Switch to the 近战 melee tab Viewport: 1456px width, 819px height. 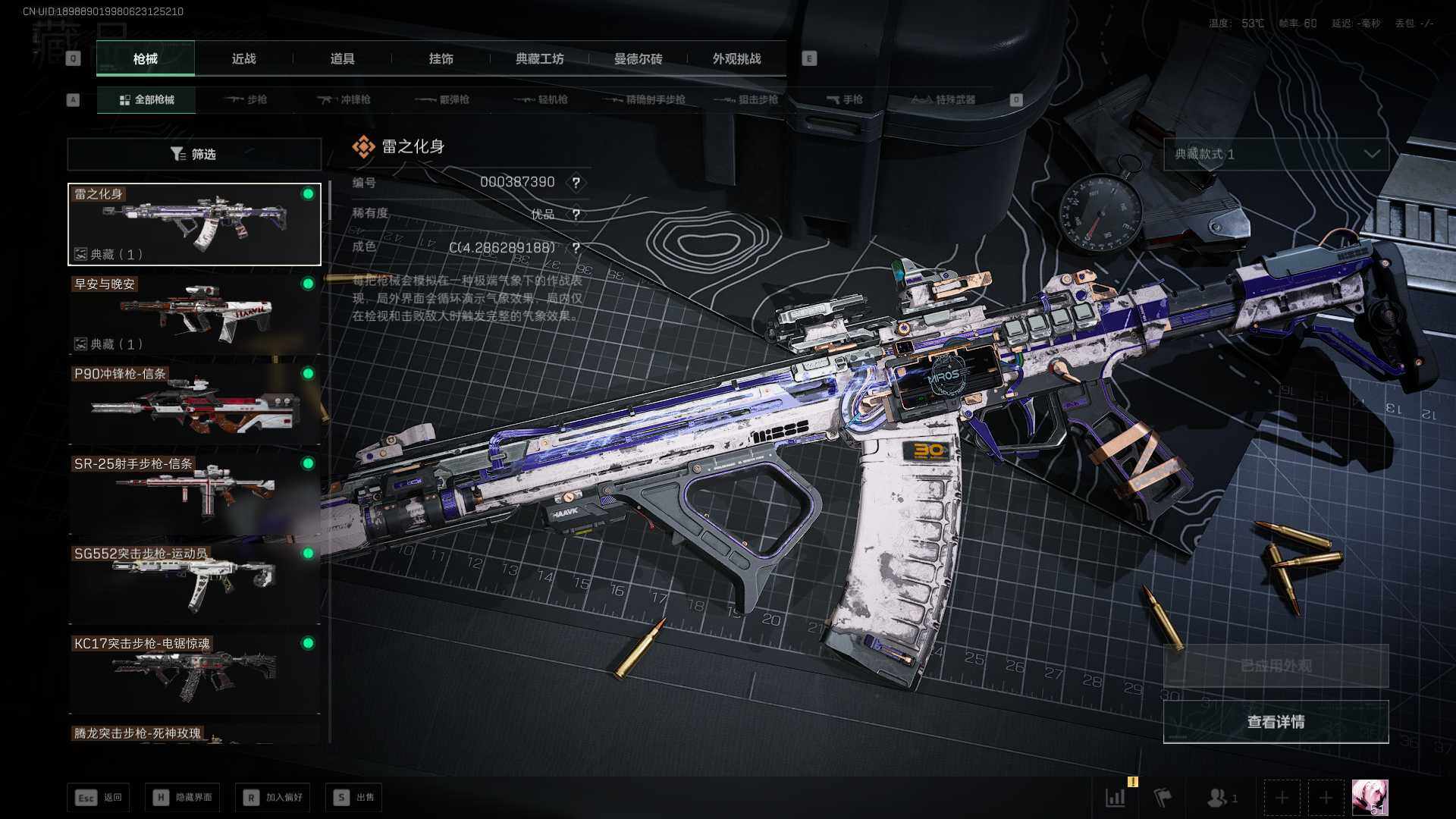click(243, 59)
